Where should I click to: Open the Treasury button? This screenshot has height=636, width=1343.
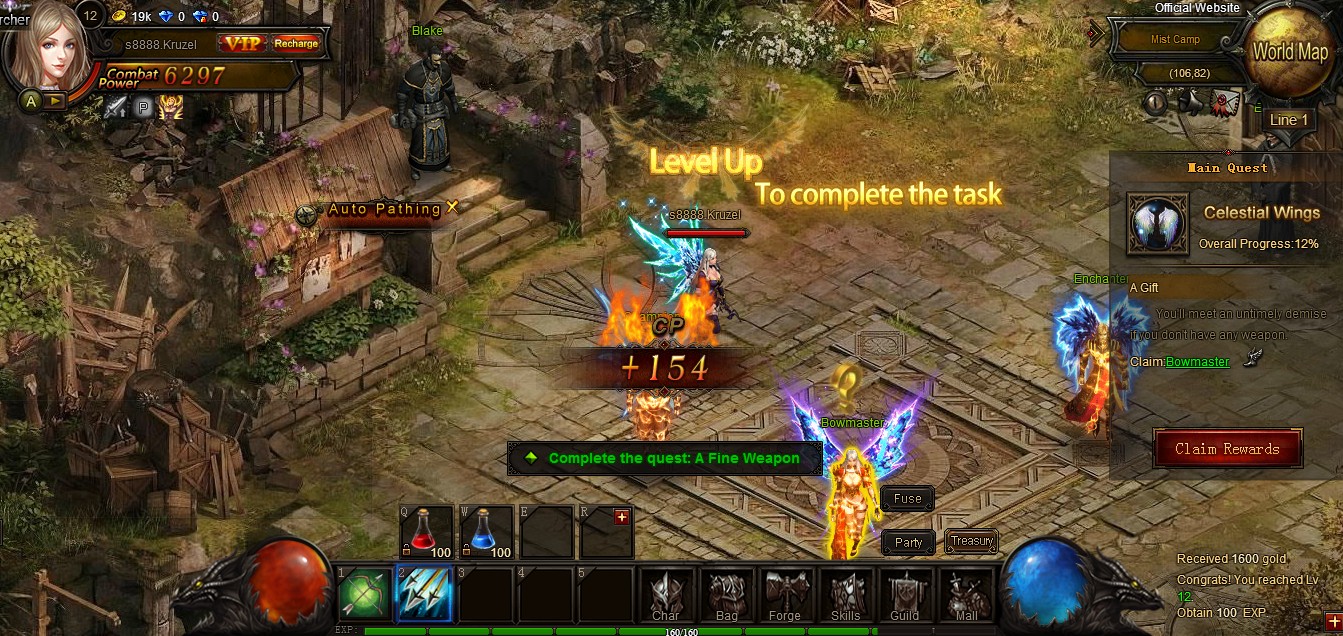pyautogui.click(x=971, y=541)
